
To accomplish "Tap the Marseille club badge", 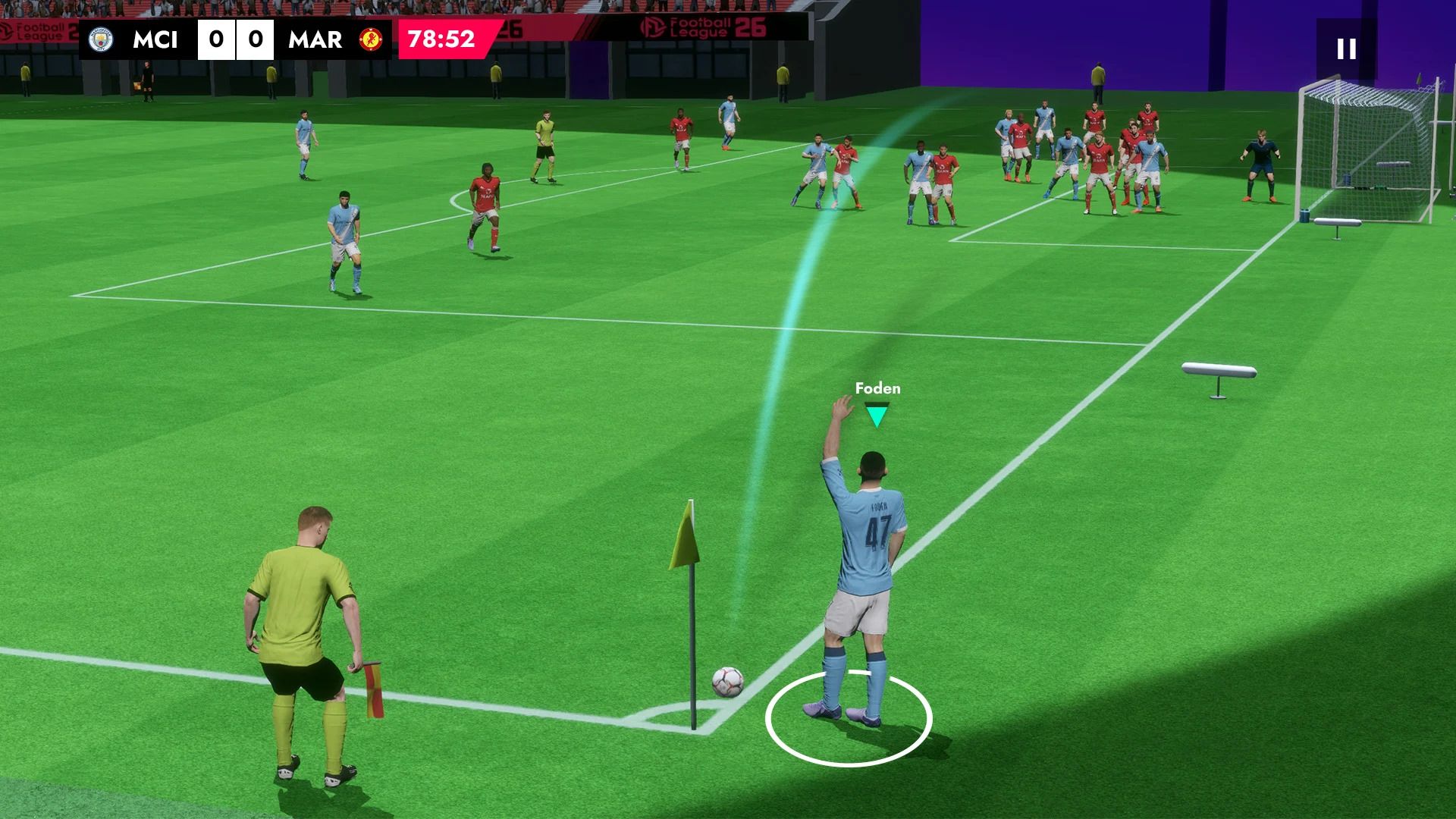I will [x=369, y=40].
